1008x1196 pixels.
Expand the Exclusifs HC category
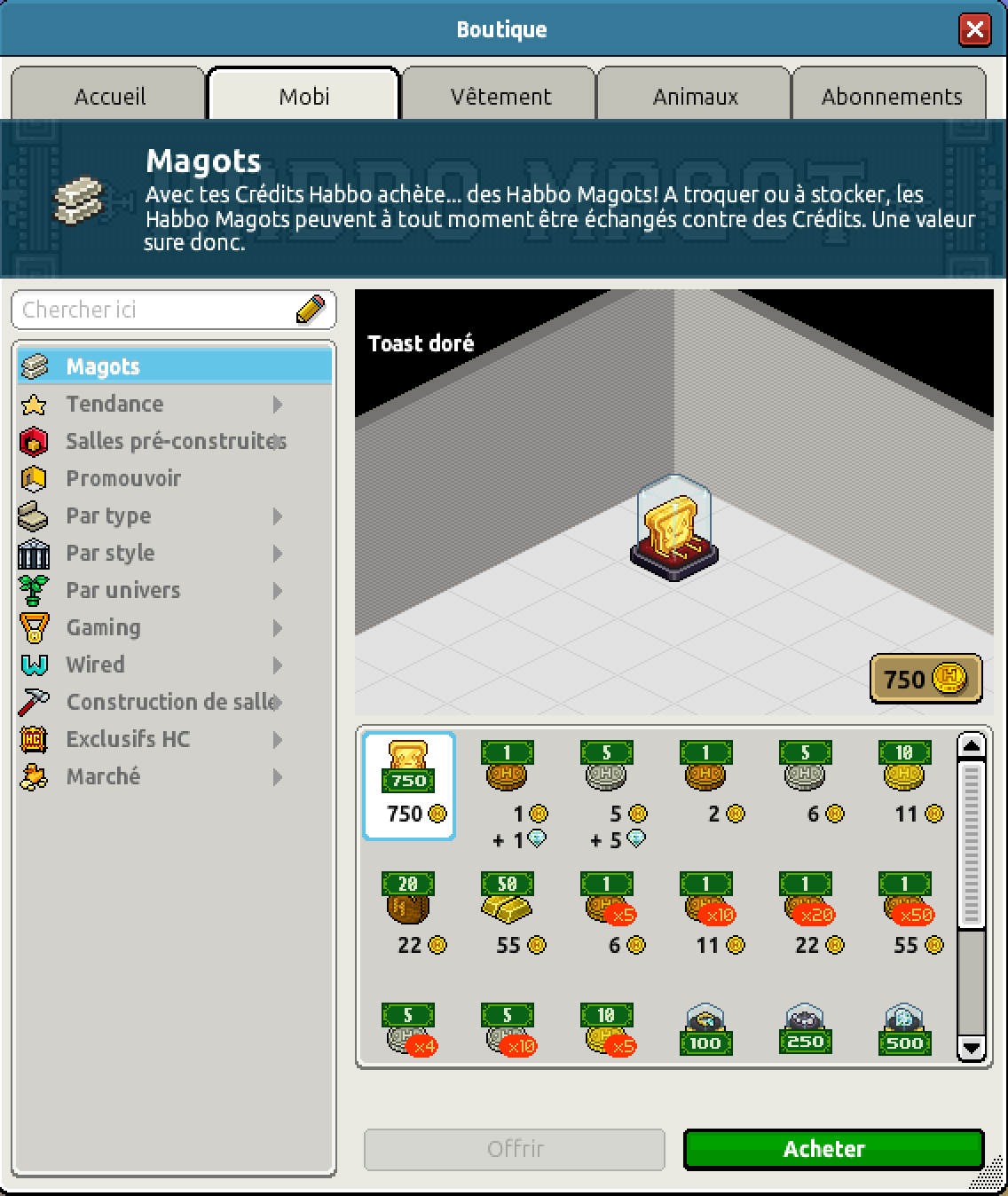[x=128, y=739]
